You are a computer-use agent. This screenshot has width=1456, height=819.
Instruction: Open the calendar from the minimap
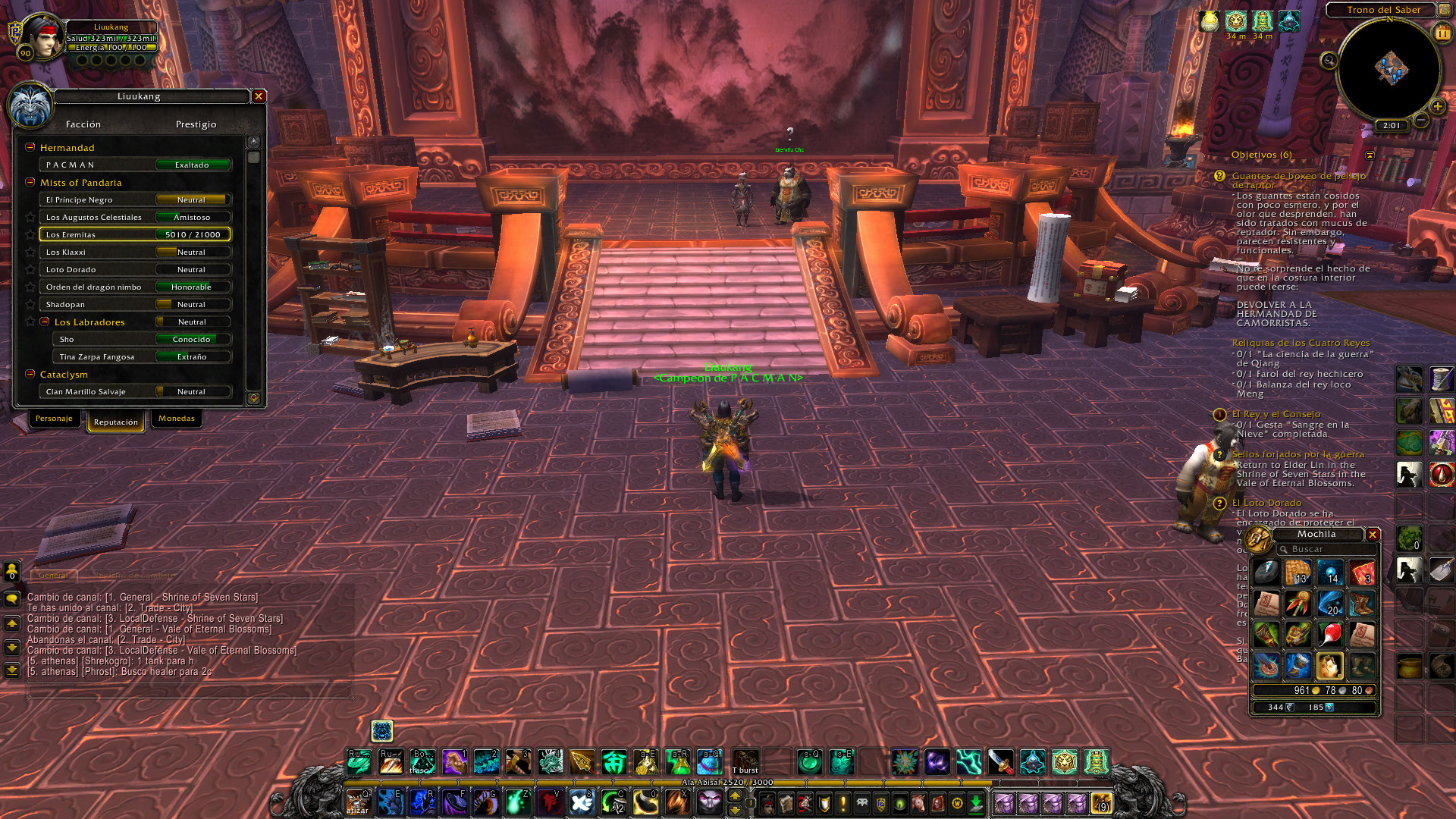coord(1442,33)
